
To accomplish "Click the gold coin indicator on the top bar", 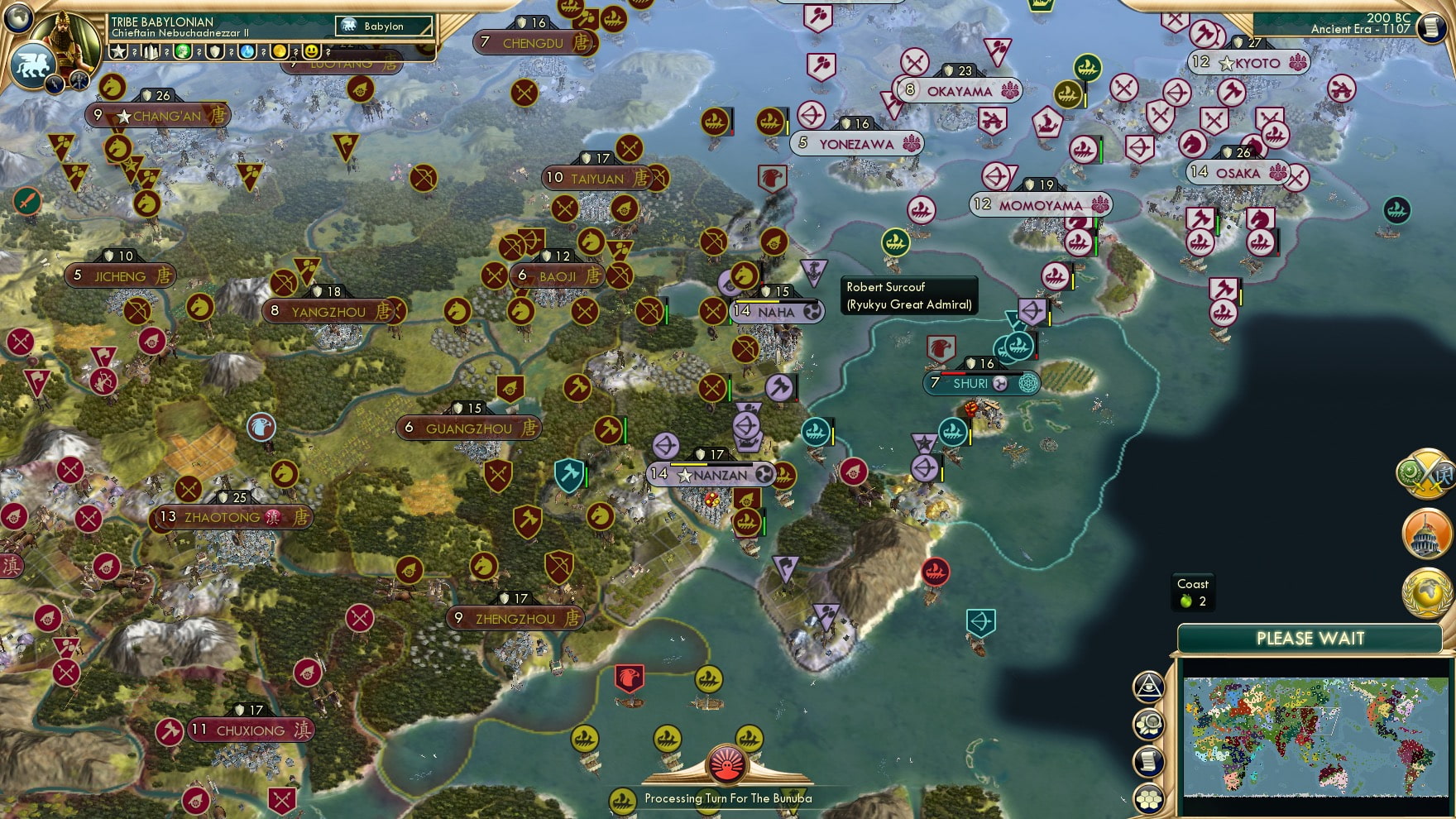I will pyautogui.click(x=280, y=53).
